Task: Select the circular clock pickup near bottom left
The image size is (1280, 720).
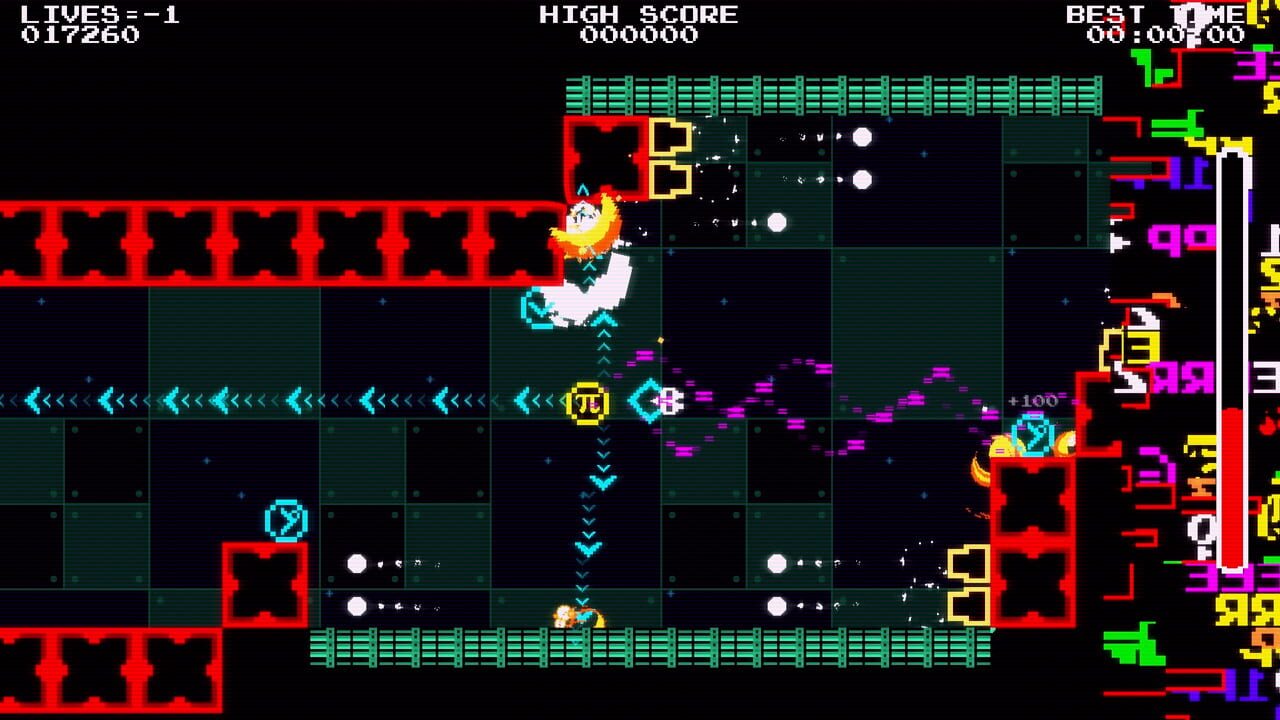Action: tap(287, 519)
